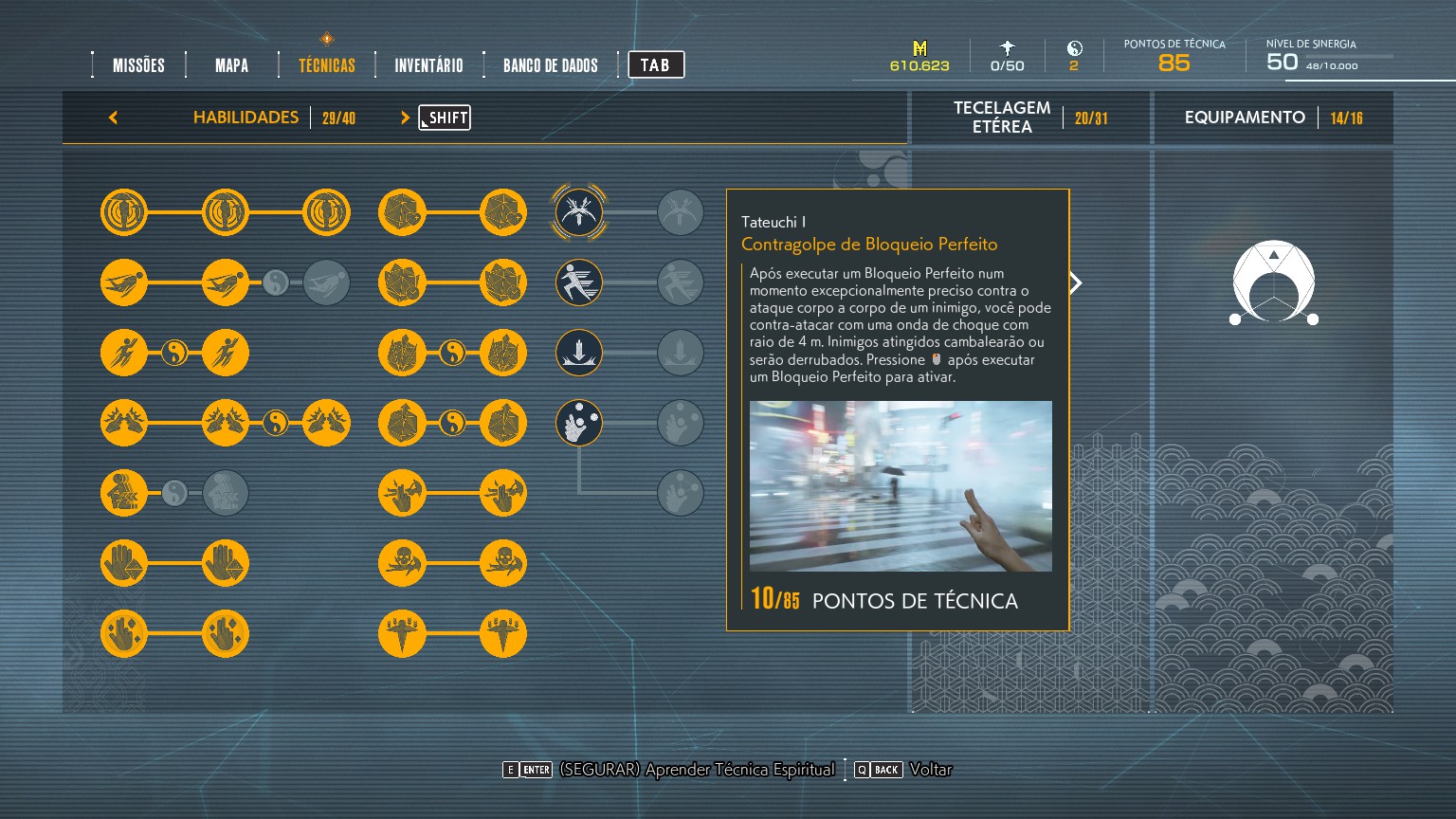Click the Aprender Técnica Espiritual prompt
The height and width of the screenshot is (819, 1456).
click(696, 770)
